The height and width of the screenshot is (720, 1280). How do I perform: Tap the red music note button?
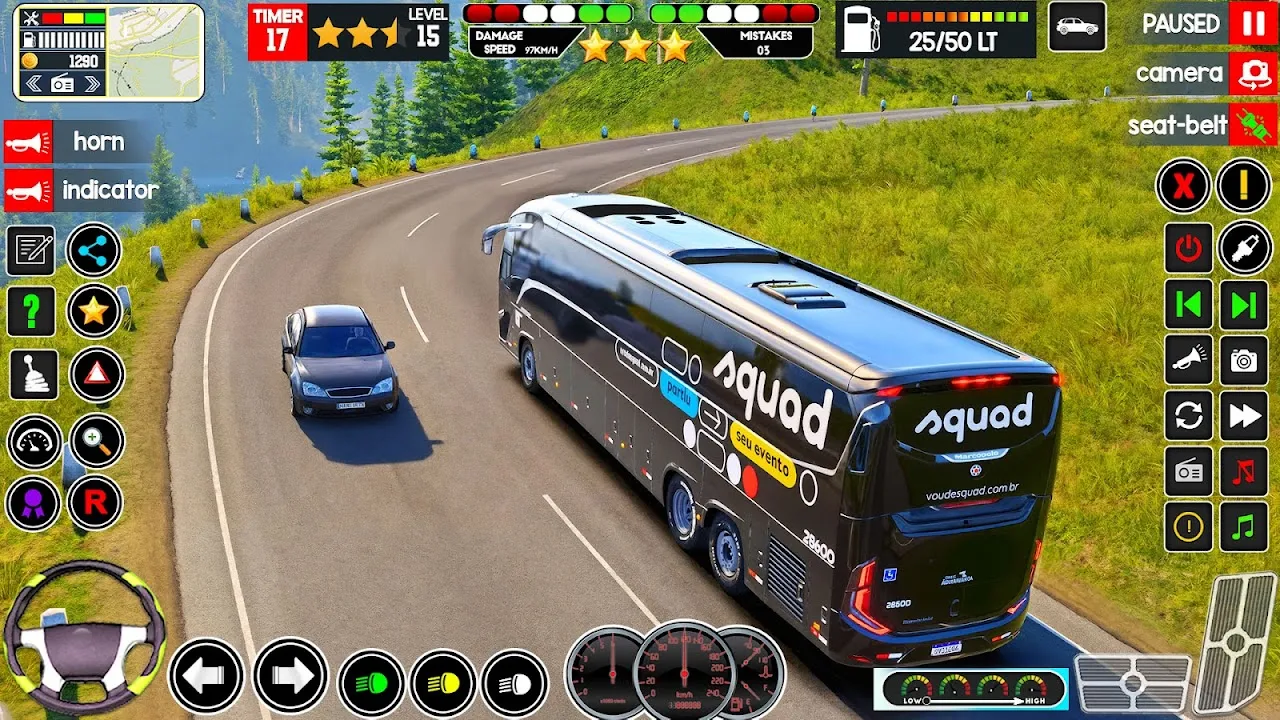pos(1244,472)
